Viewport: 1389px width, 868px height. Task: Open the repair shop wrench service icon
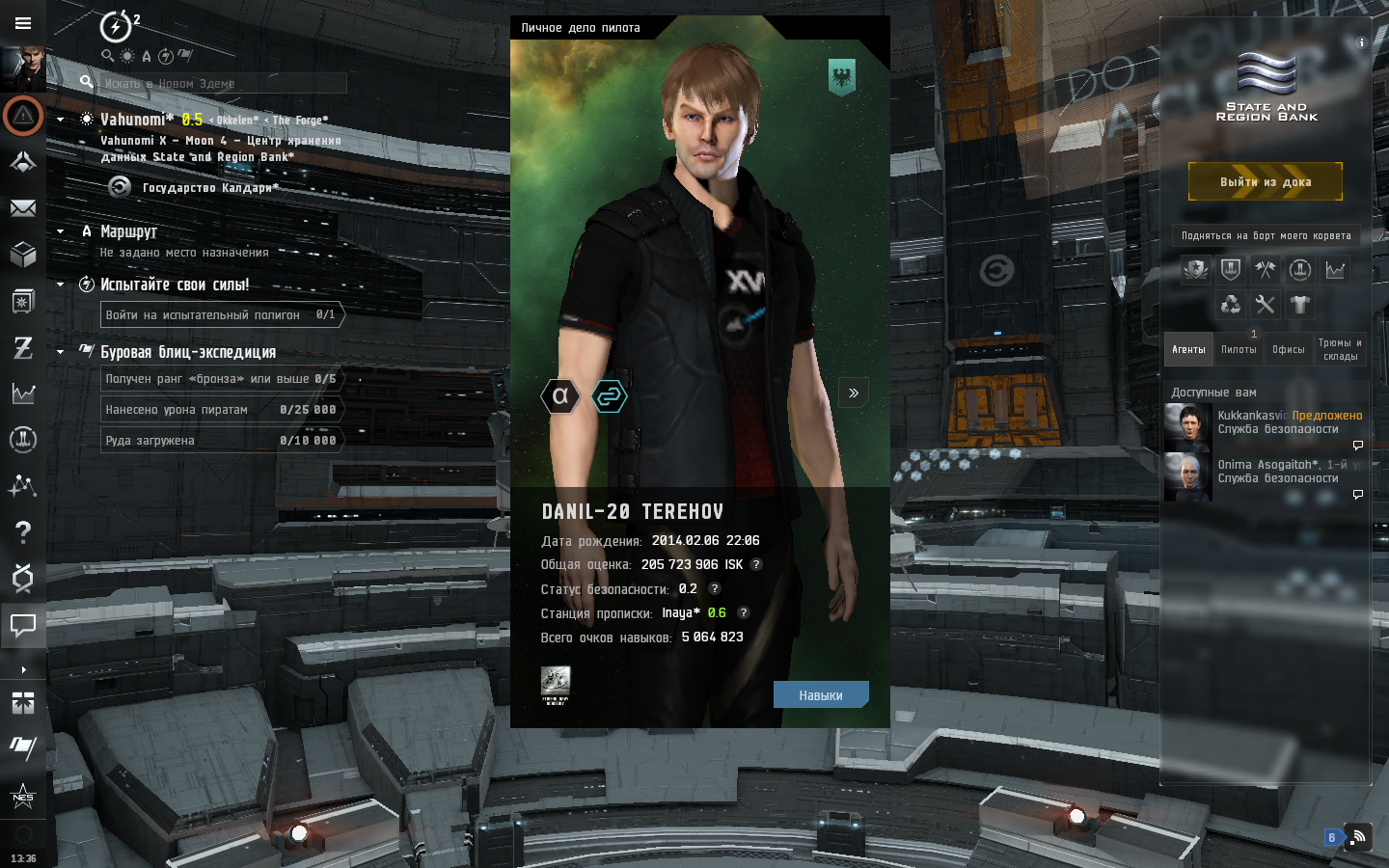coord(1265,304)
